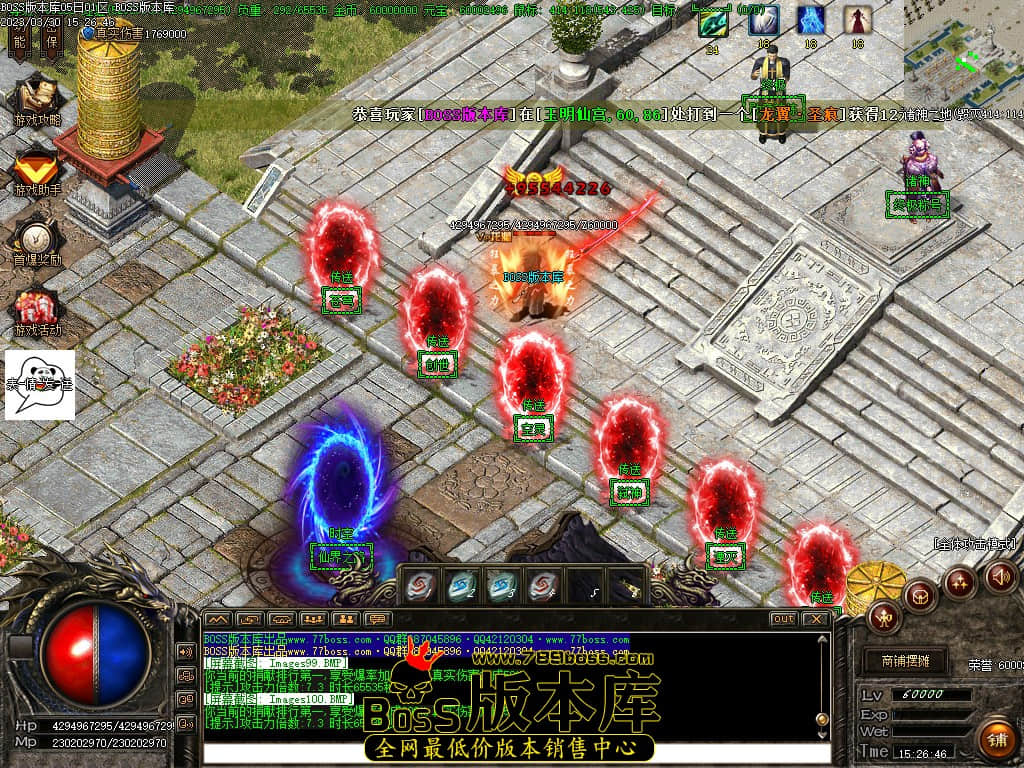
Task: Open the 首爆奖励 first-kill rewards
Action: tap(37, 241)
